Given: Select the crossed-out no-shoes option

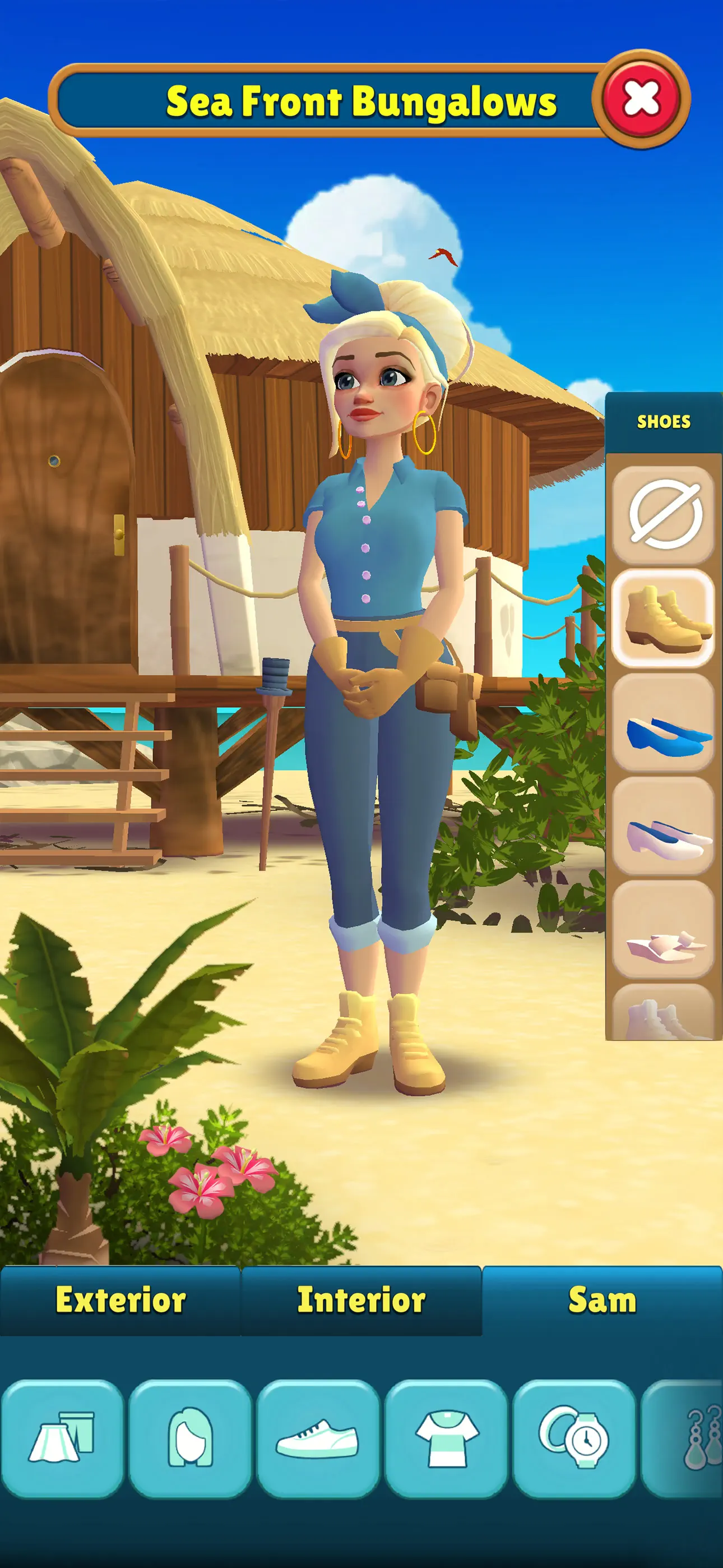Looking at the screenshot, I should (x=665, y=513).
